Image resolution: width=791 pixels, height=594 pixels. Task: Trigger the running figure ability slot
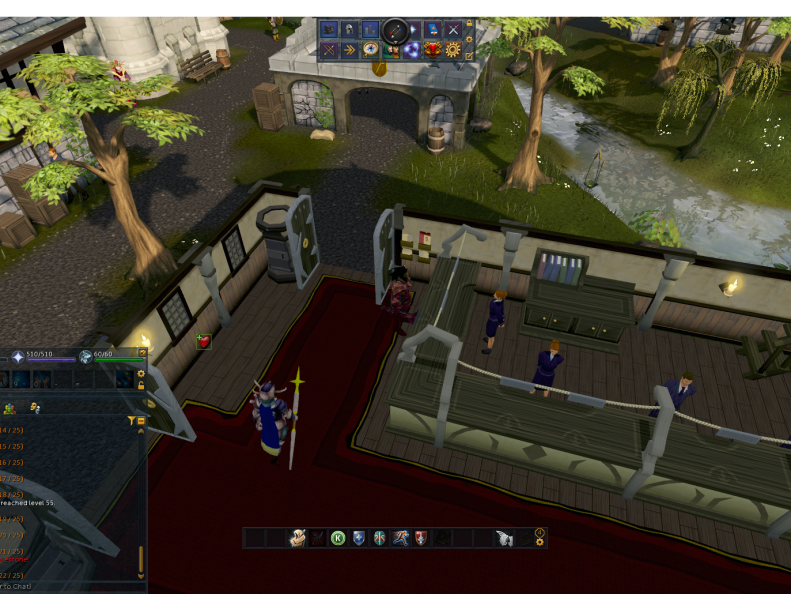pyautogui.click(x=401, y=538)
